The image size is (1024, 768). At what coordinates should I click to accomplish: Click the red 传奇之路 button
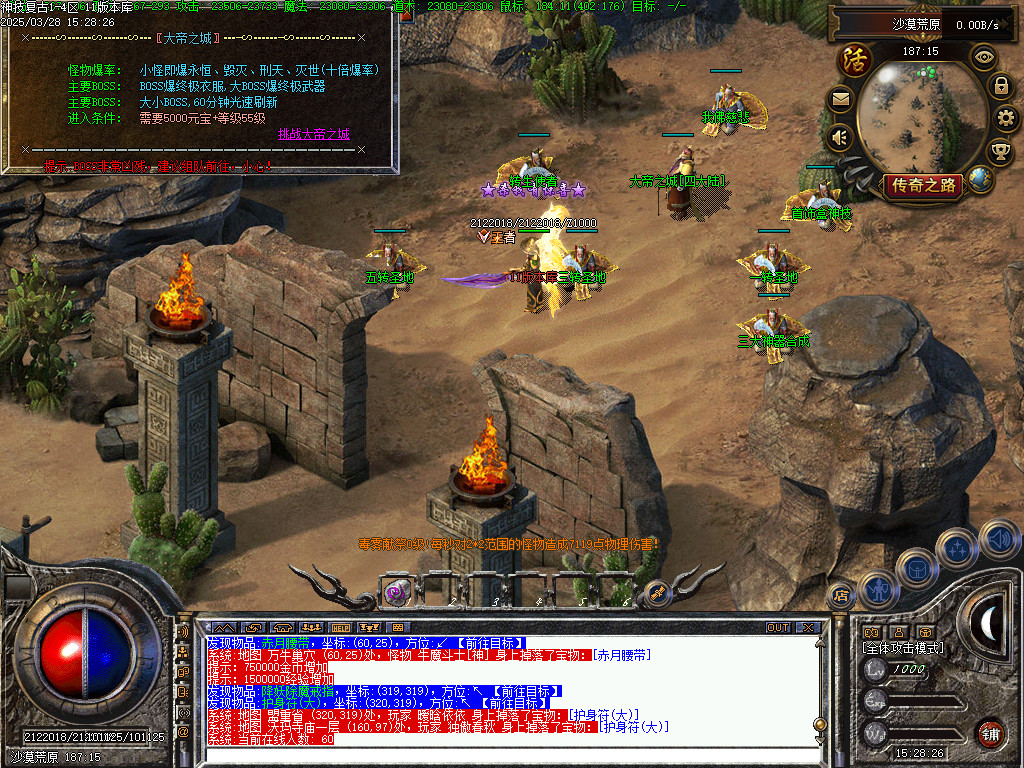tap(923, 185)
